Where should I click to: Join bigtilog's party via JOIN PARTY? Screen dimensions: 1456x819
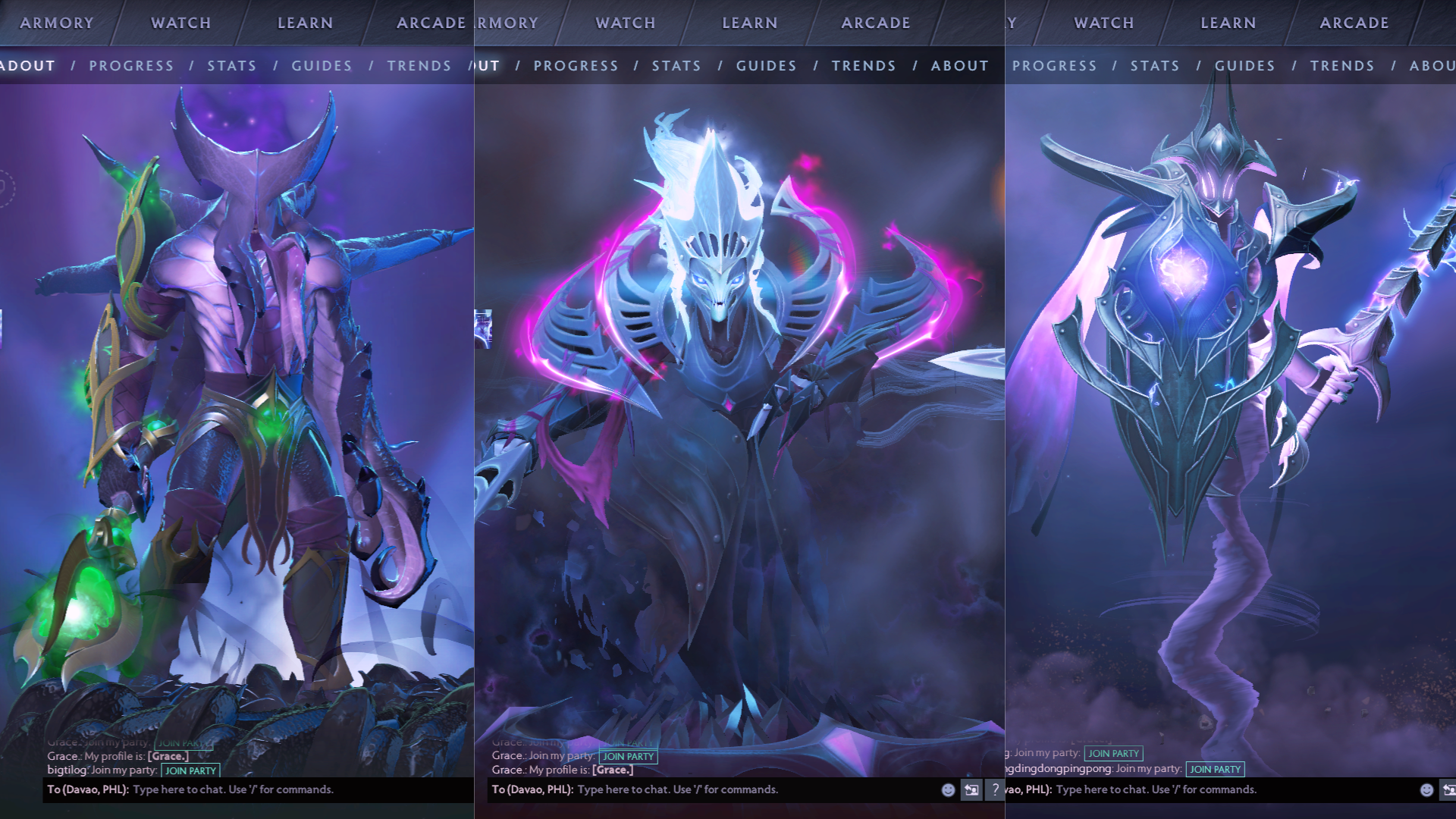[x=191, y=770]
